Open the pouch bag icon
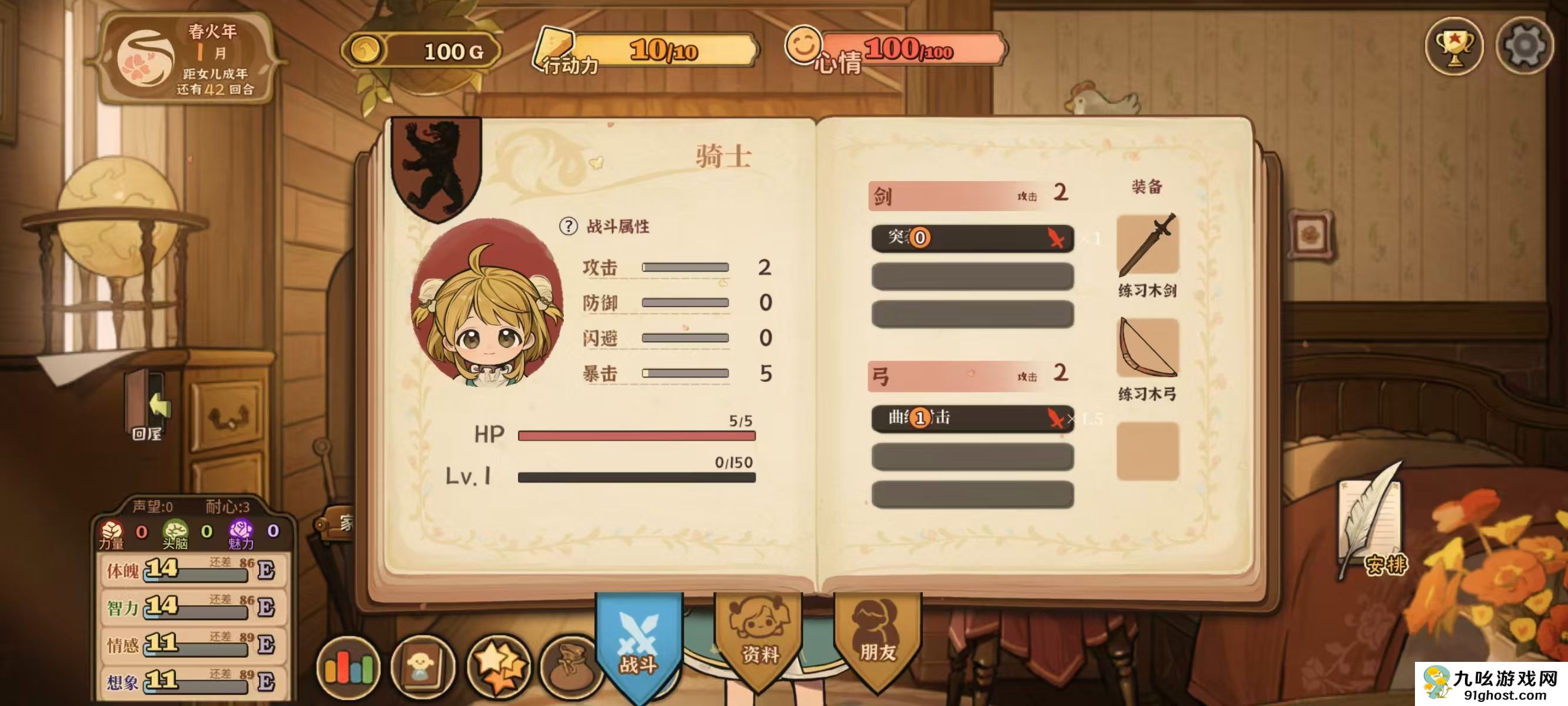The height and width of the screenshot is (706, 1568). pyautogui.click(x=569, y=668)
